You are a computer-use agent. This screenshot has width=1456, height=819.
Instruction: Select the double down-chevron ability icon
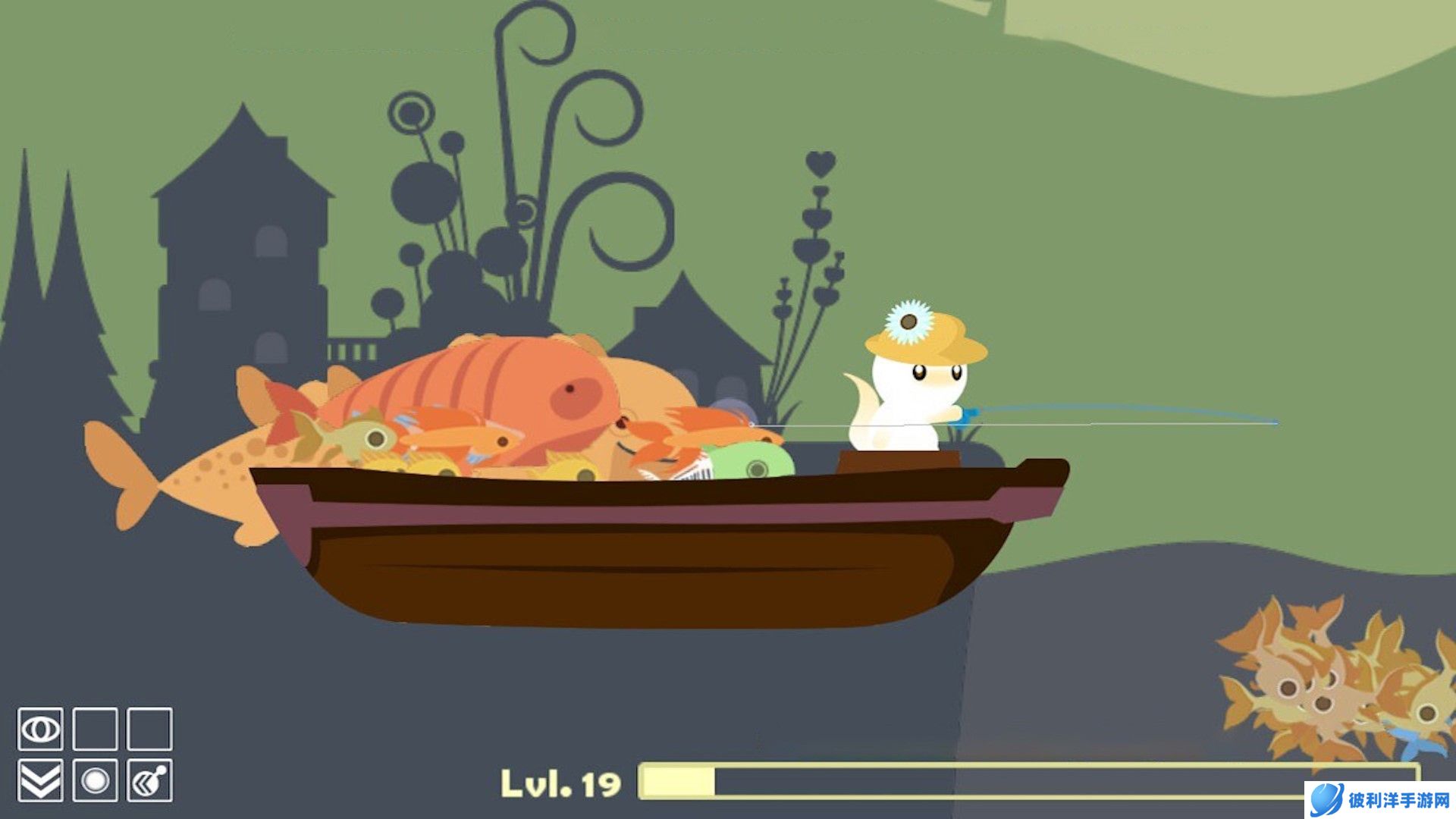coord(40,780)
